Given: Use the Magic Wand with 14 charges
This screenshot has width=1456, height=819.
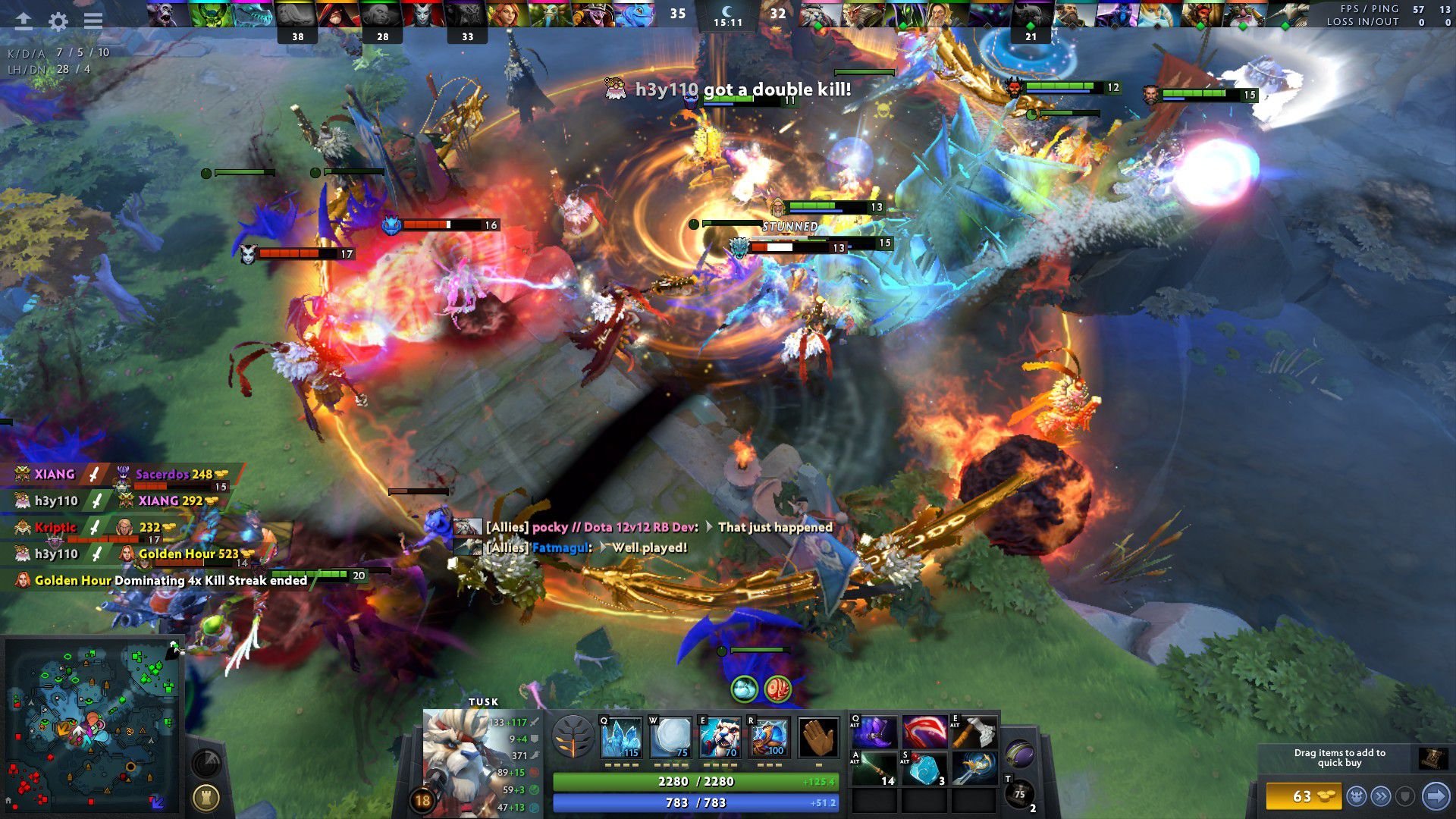Looking at the screenshot, I should coord(874,768).
